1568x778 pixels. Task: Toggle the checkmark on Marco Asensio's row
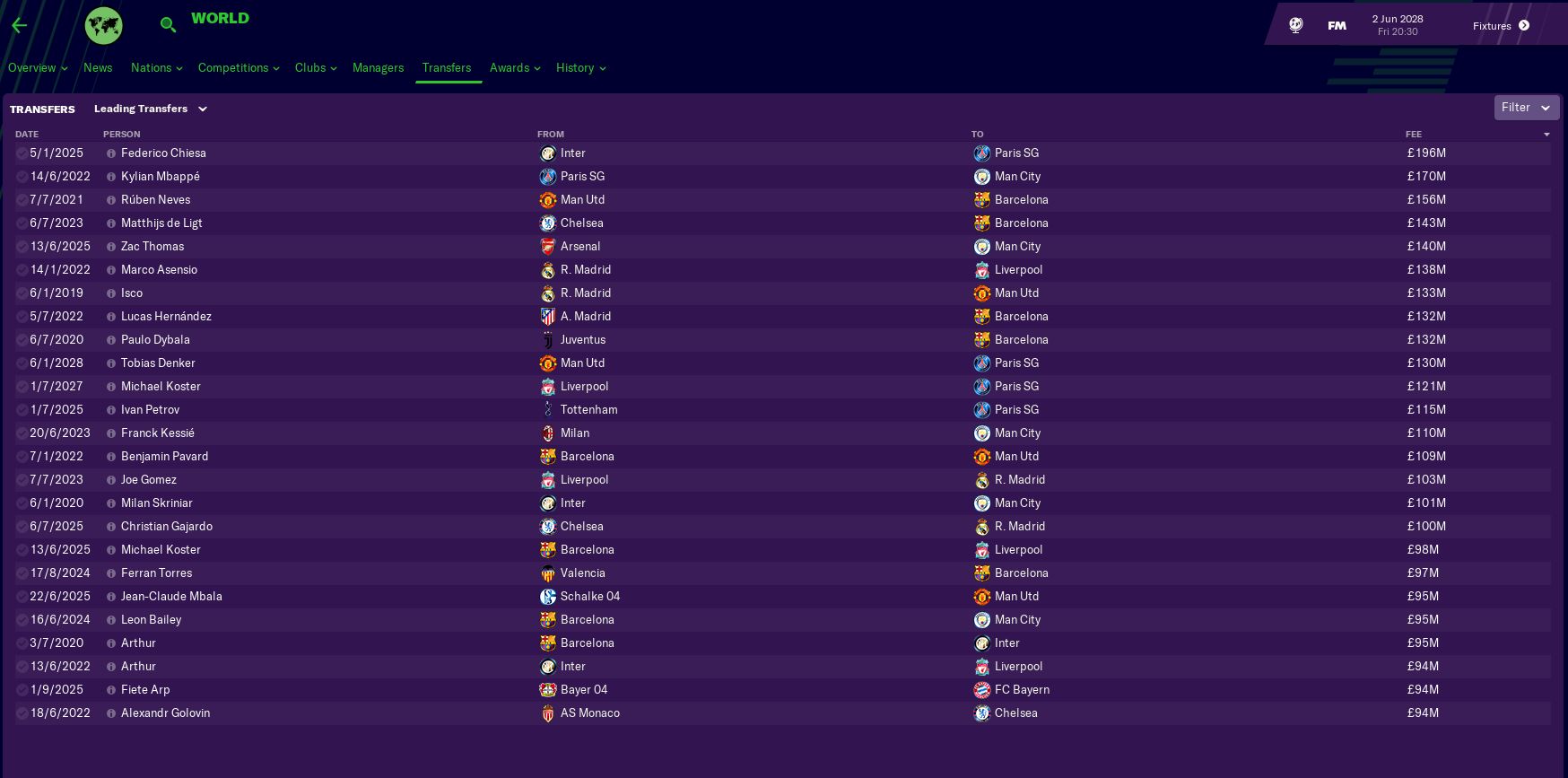(x=22, y=270)
